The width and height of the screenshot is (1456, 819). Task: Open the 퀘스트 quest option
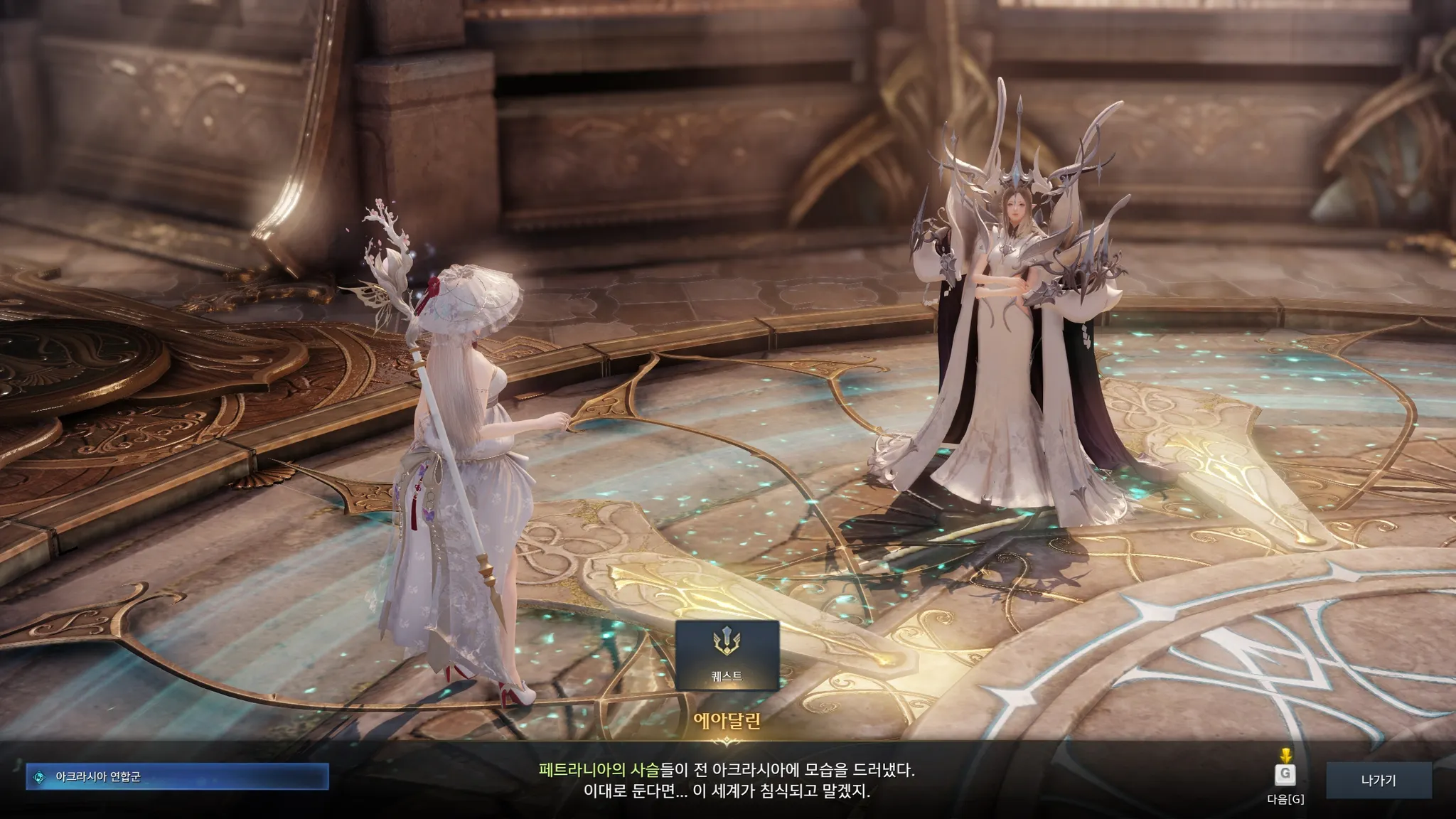pos(727,655)
